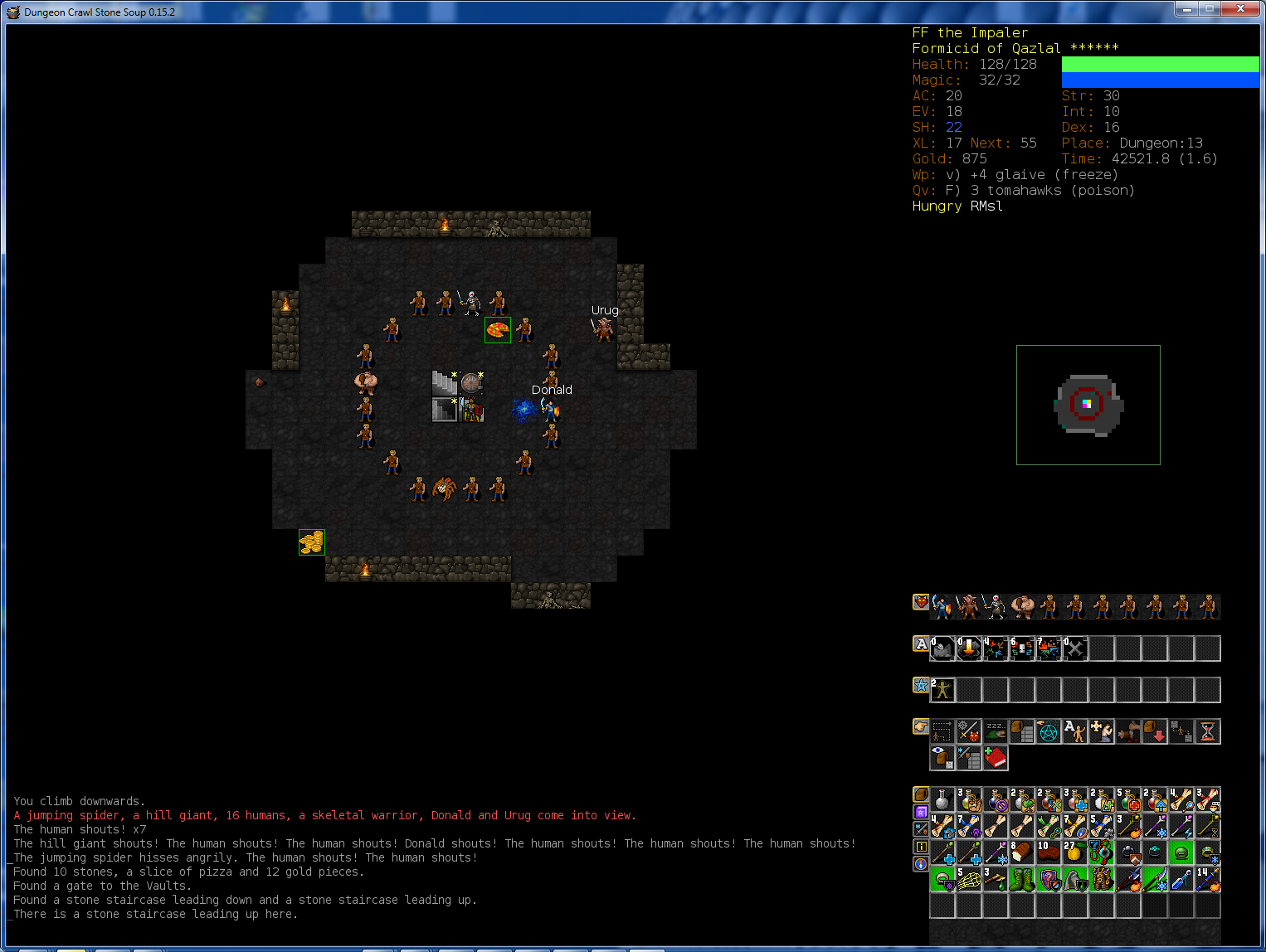Close the Dungeon Crawl window

pos(1240,9)
